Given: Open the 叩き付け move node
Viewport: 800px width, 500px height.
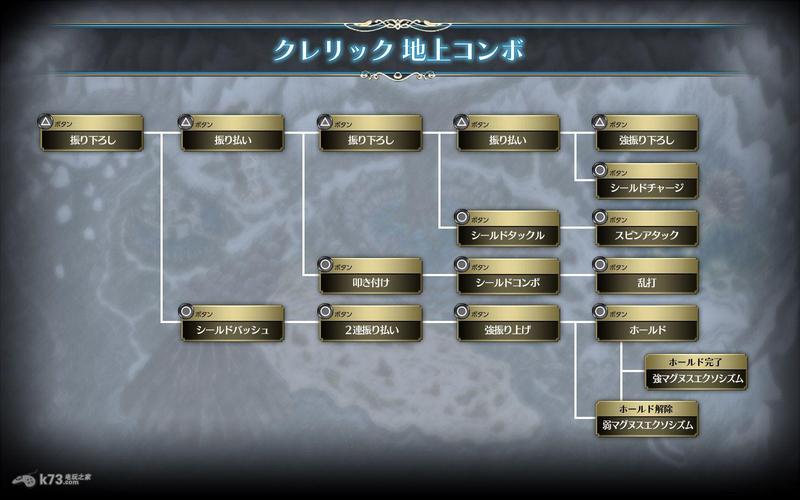Looking at the screenshot, I should click(370, 283).
